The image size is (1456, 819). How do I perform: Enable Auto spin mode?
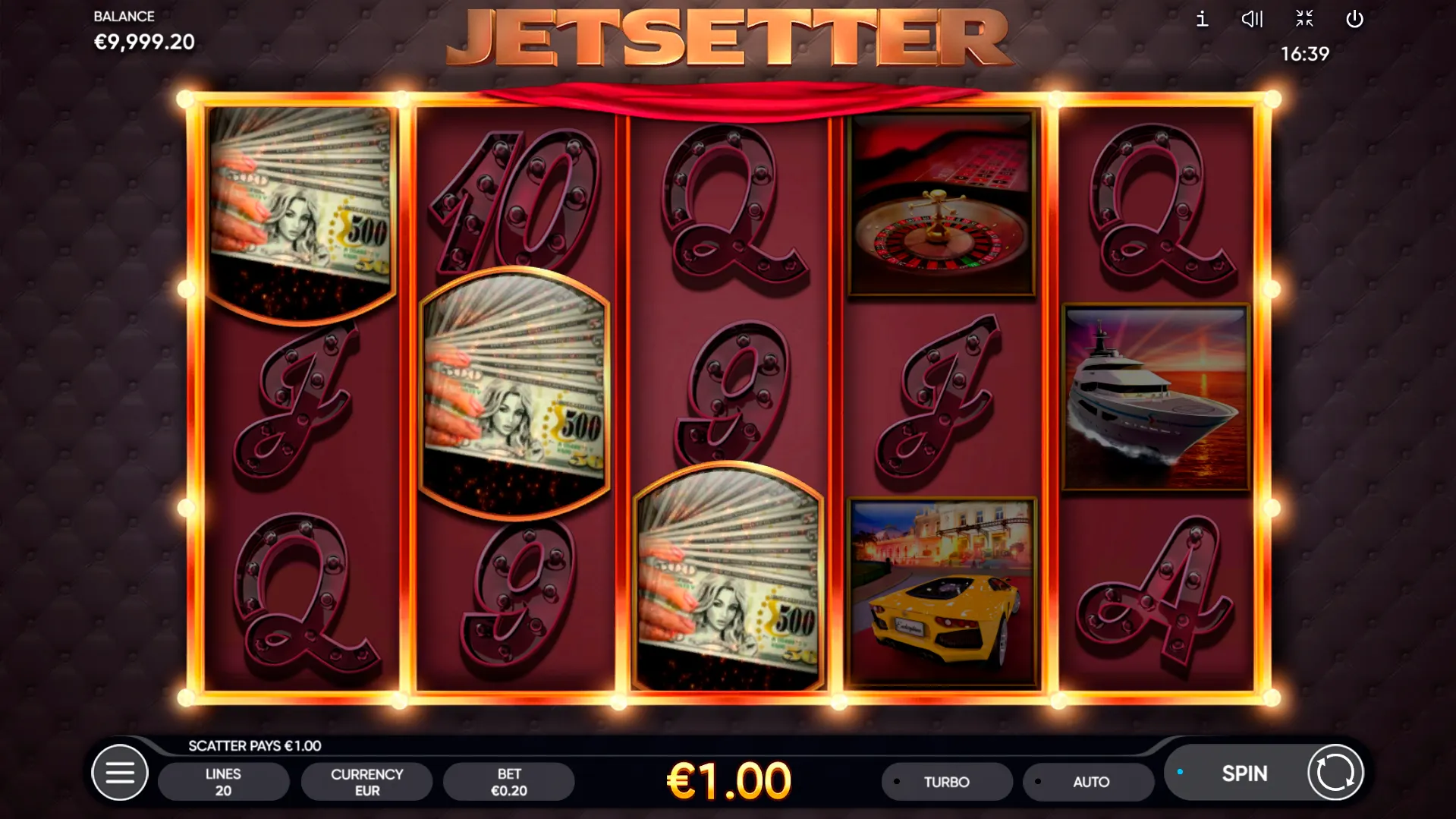click(1090, 781)
